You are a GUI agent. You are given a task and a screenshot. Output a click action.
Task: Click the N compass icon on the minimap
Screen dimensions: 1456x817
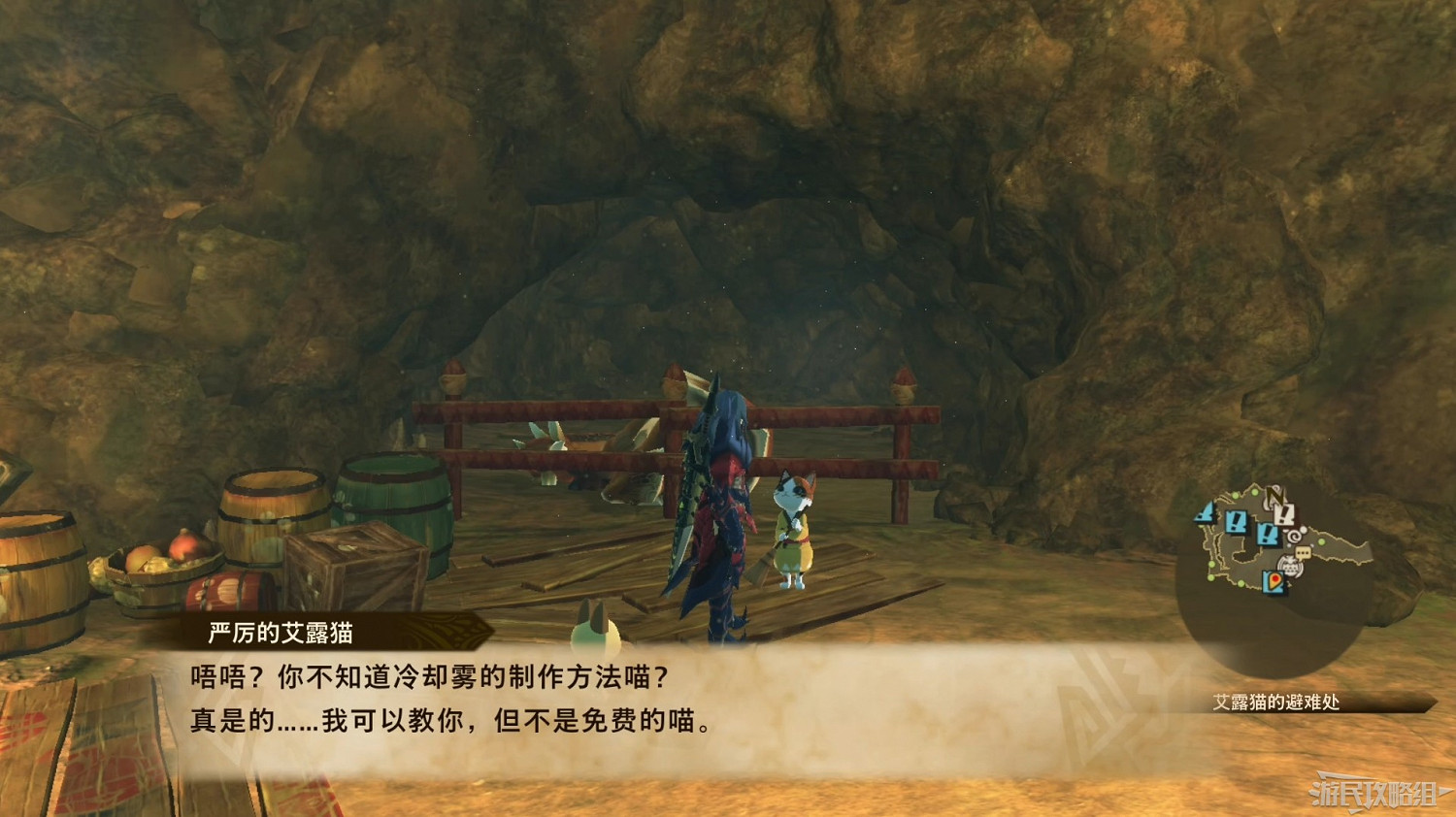1276,495
